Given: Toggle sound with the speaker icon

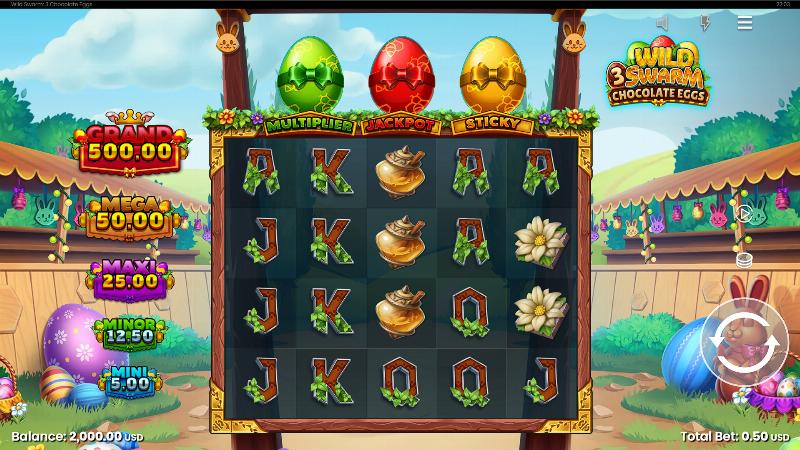Looking at the screenshot, I should tap(663, 22).
